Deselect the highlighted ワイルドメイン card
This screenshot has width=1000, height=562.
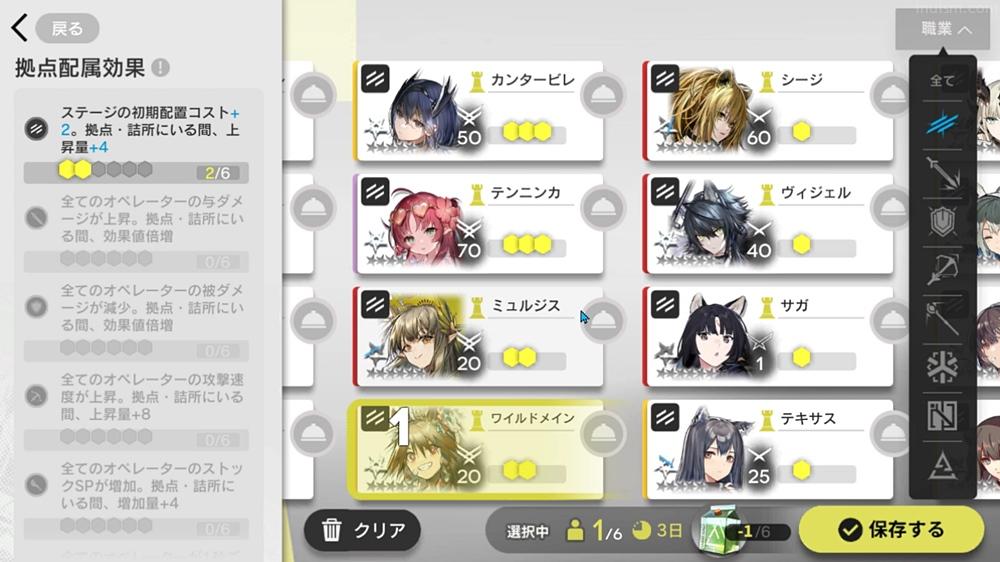point(478,449)
